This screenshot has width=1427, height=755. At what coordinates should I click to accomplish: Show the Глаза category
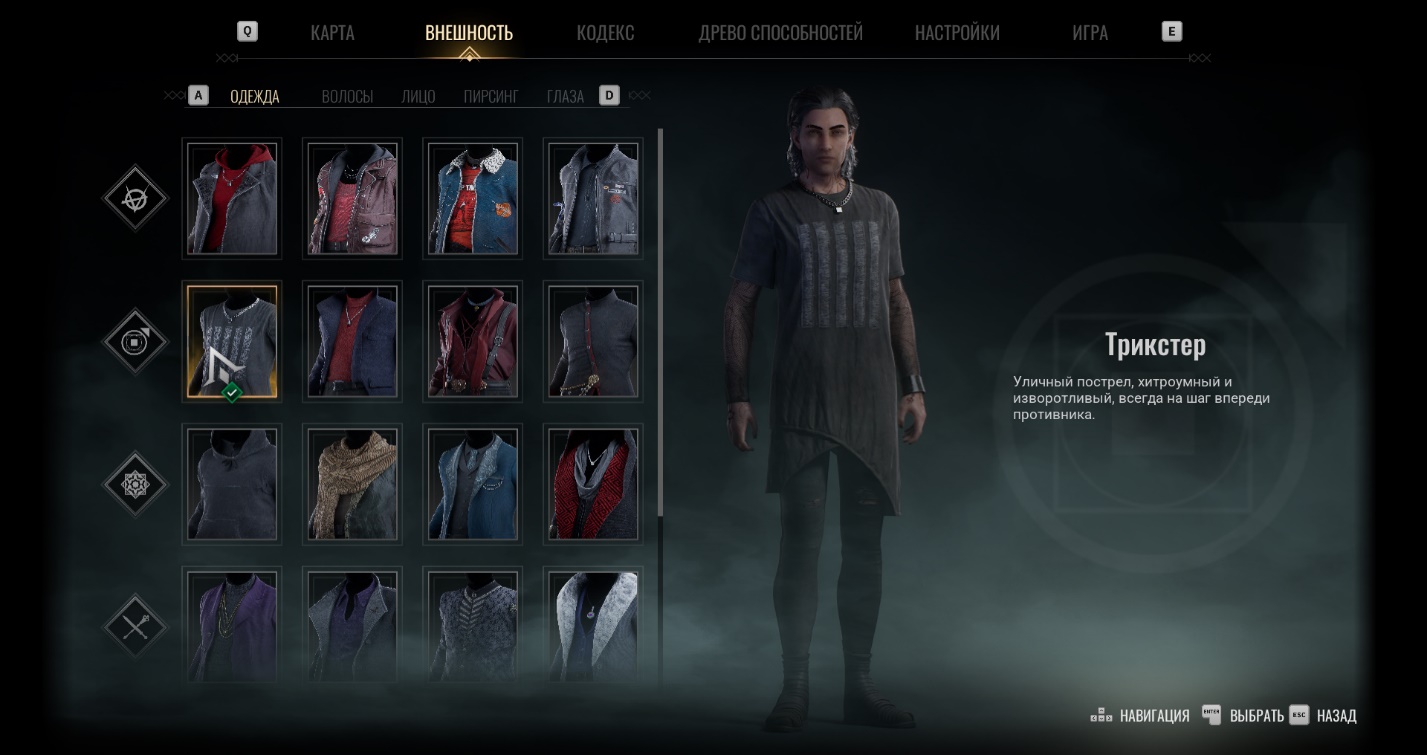(x=565, y=97)
